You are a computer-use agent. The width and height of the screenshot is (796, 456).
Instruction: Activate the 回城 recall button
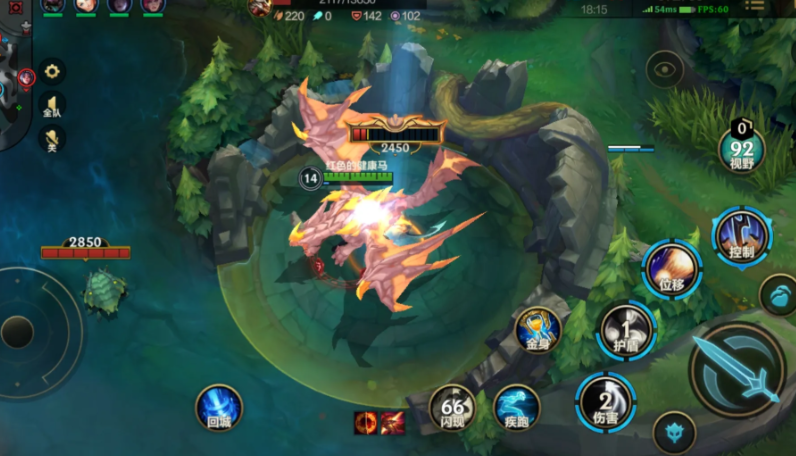point(219,407)
